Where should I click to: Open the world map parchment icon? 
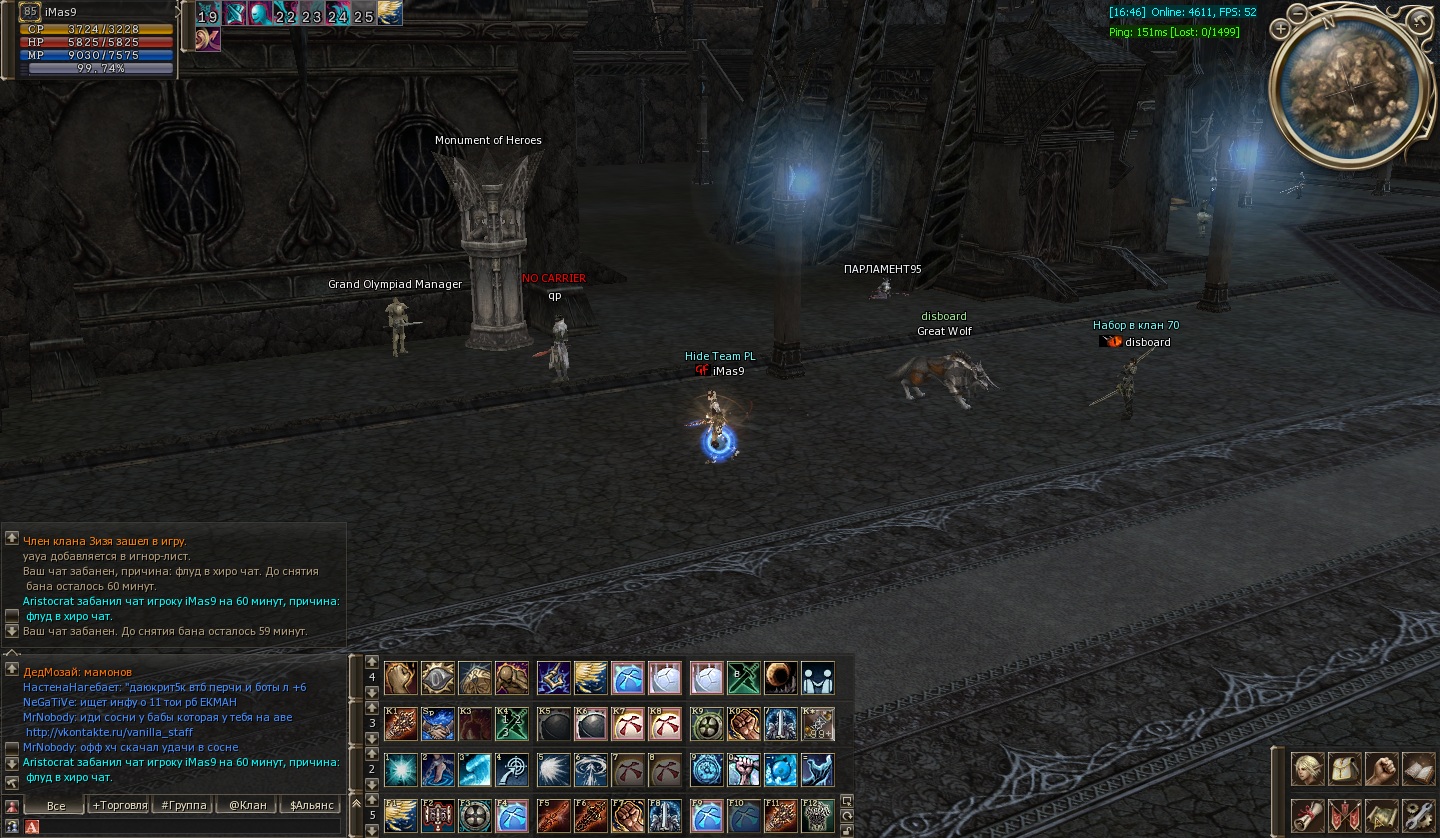point(1382,815)
